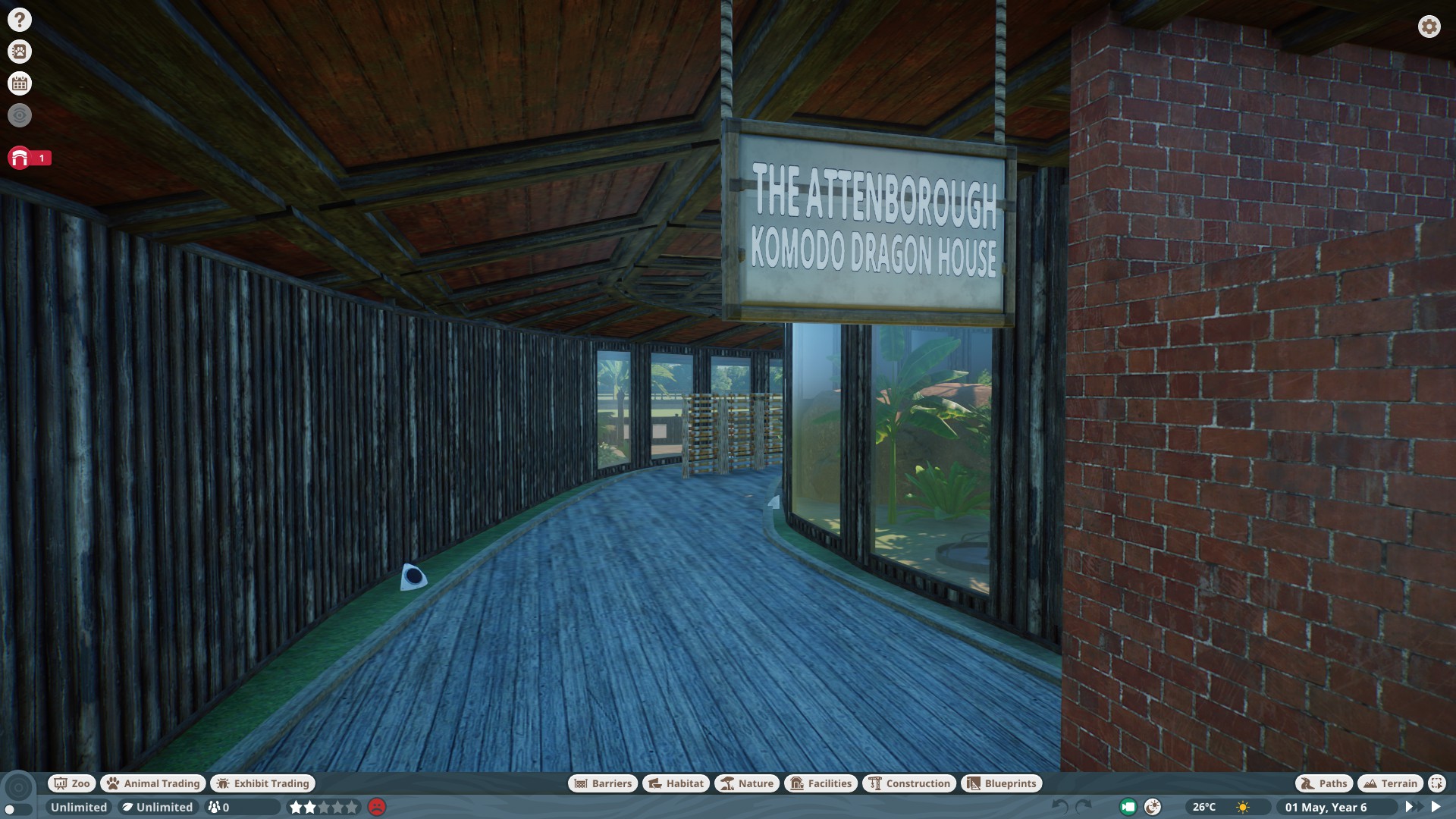Image resolution: width=1456 pixels, height=819 pixels.
Task: Select the multi-select brackets tool
Action: pos(1436,783)
